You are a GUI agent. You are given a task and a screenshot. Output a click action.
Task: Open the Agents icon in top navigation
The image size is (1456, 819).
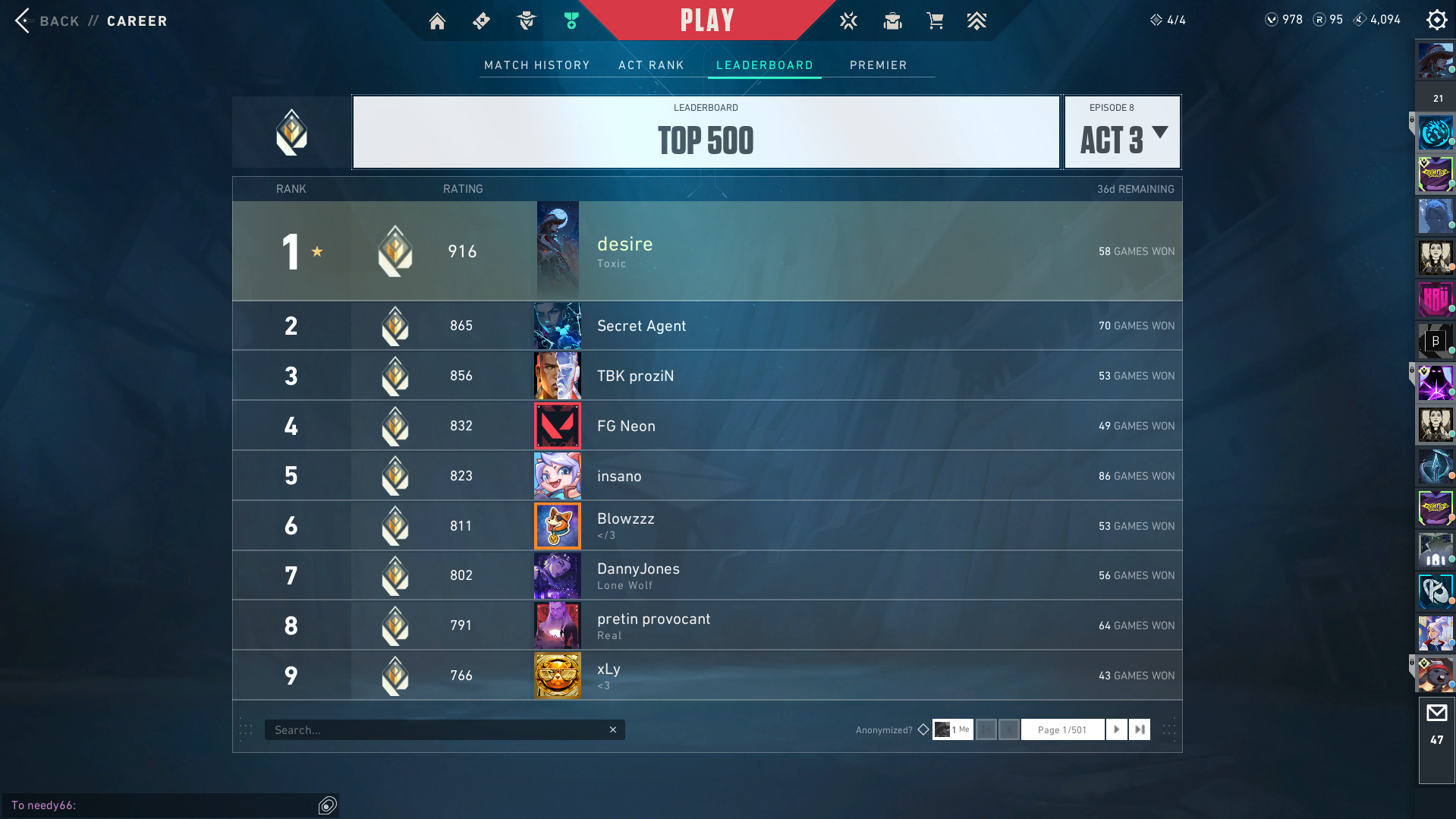pyautogui.click(x=526, y=20)
